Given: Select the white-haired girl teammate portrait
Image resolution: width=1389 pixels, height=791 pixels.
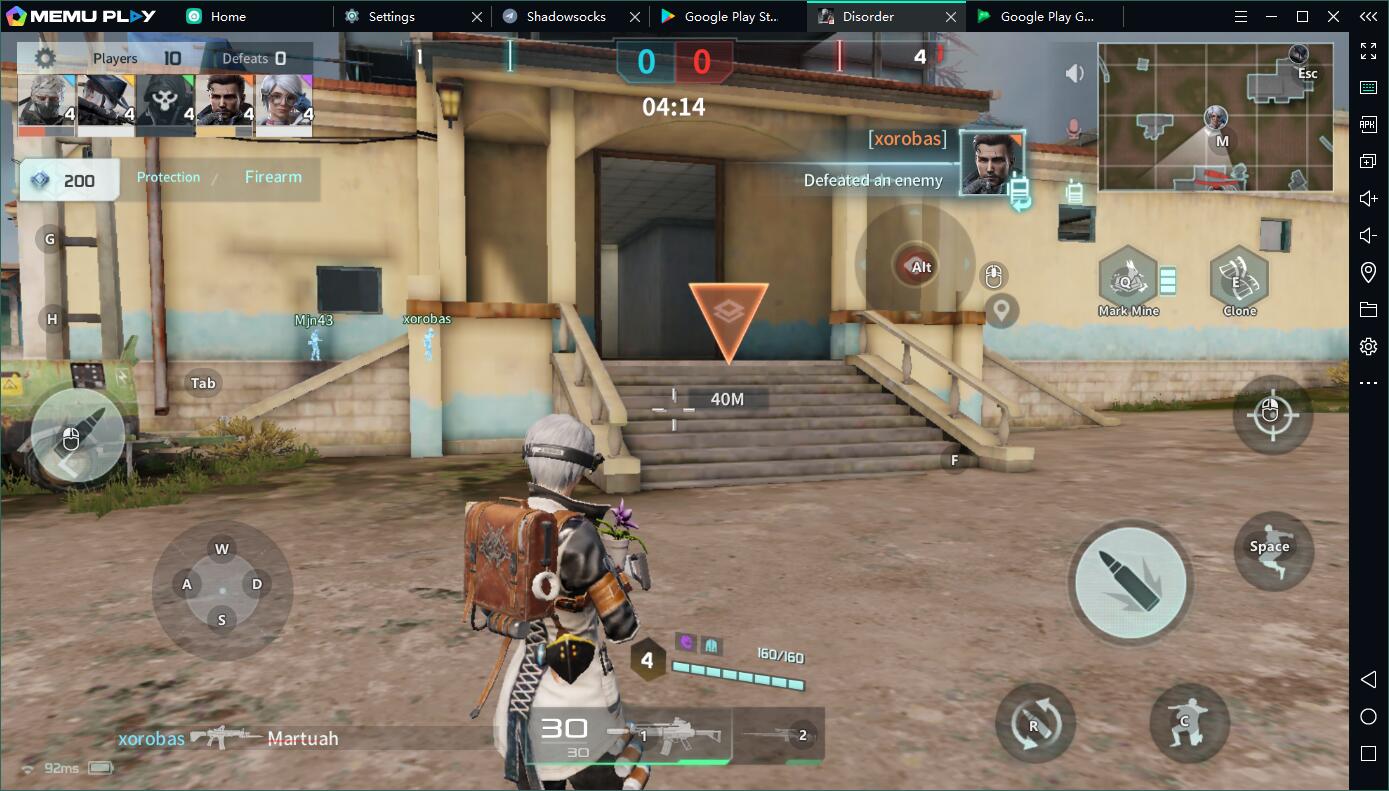Looking at the screenshot, I should click(285, 104).
